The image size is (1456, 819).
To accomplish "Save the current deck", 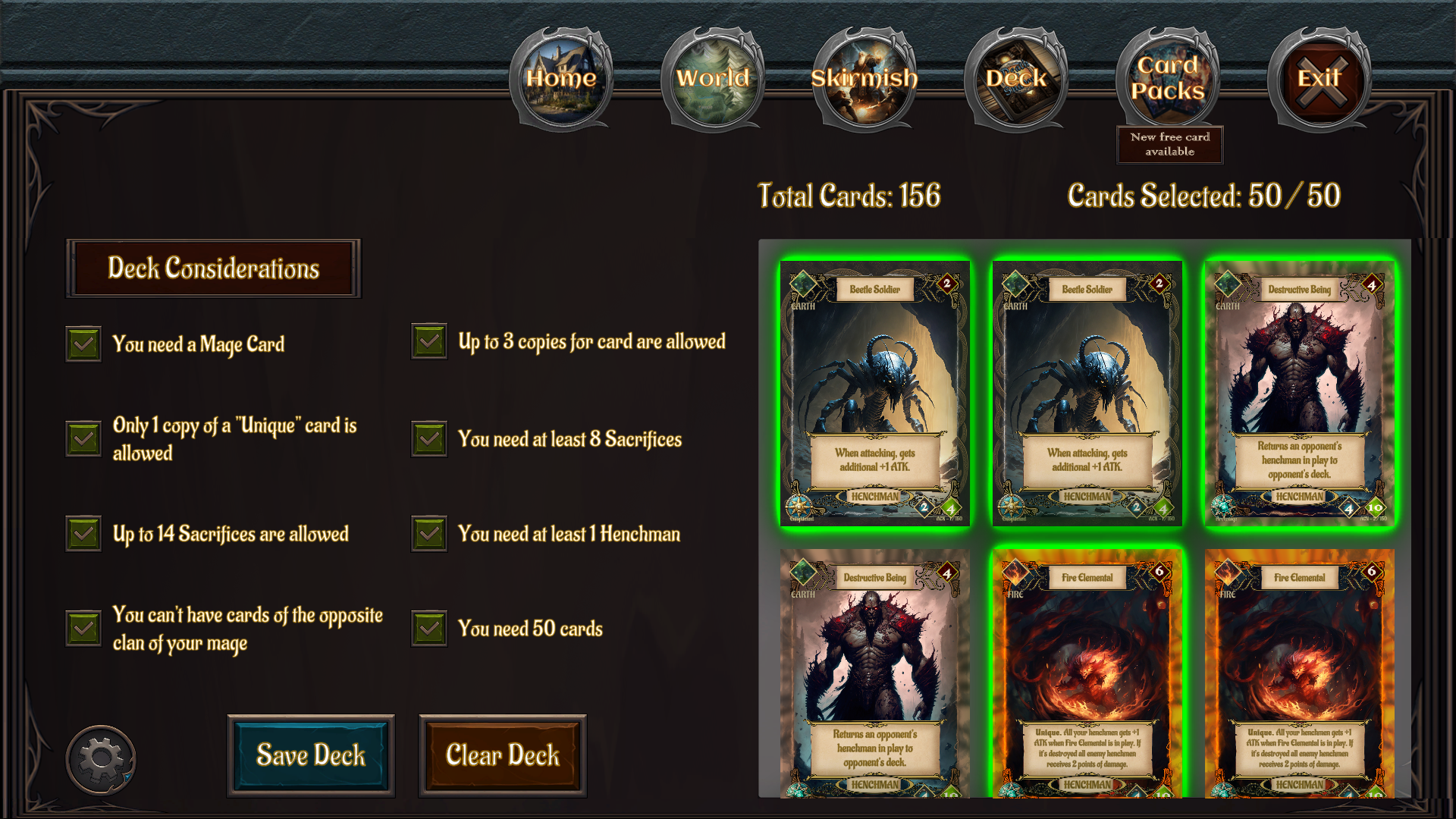I will [311, 755].
